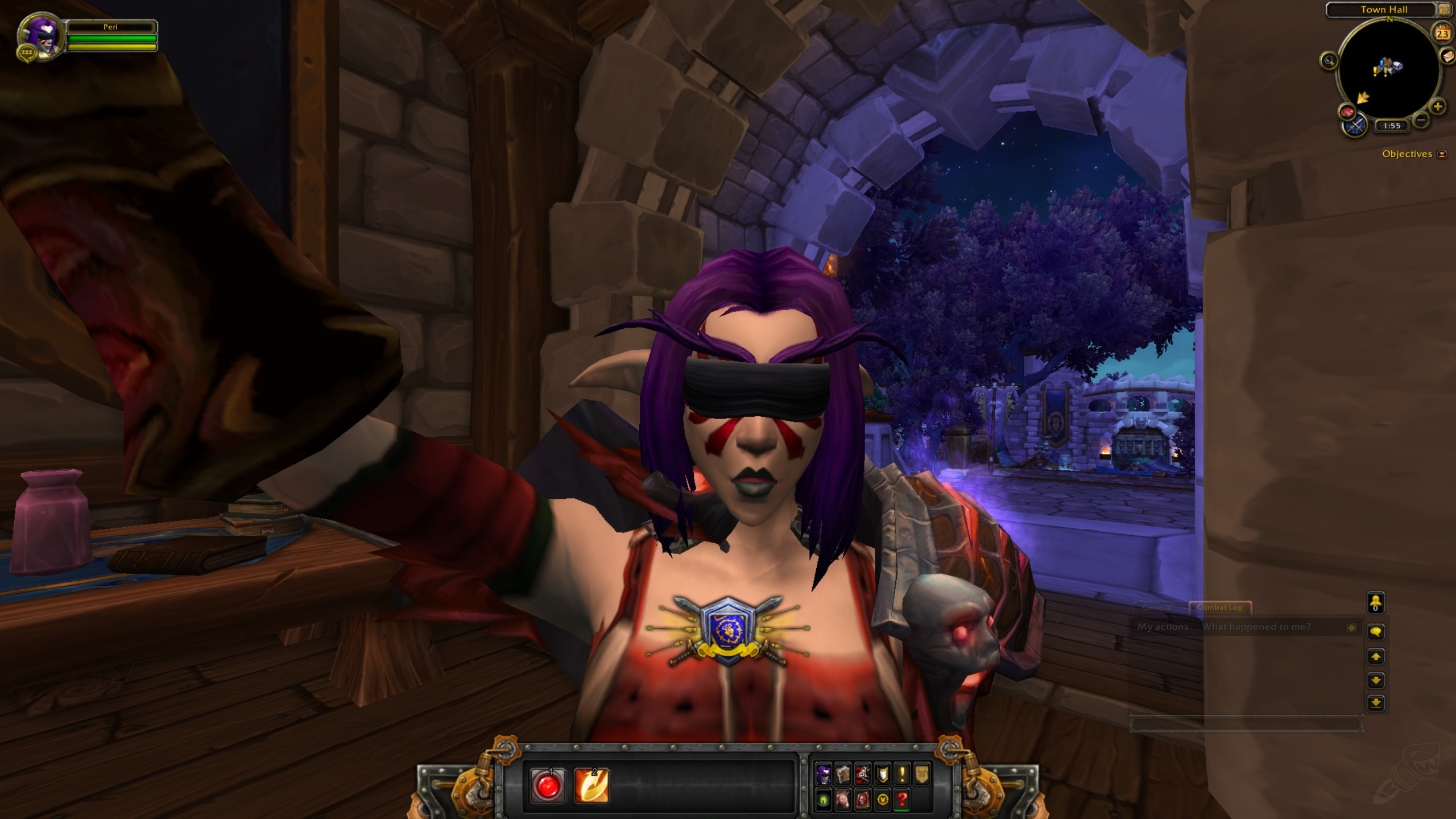1456x819 pixels.
Task: Open the social friends button showing 0
Action: point(1375,603)
